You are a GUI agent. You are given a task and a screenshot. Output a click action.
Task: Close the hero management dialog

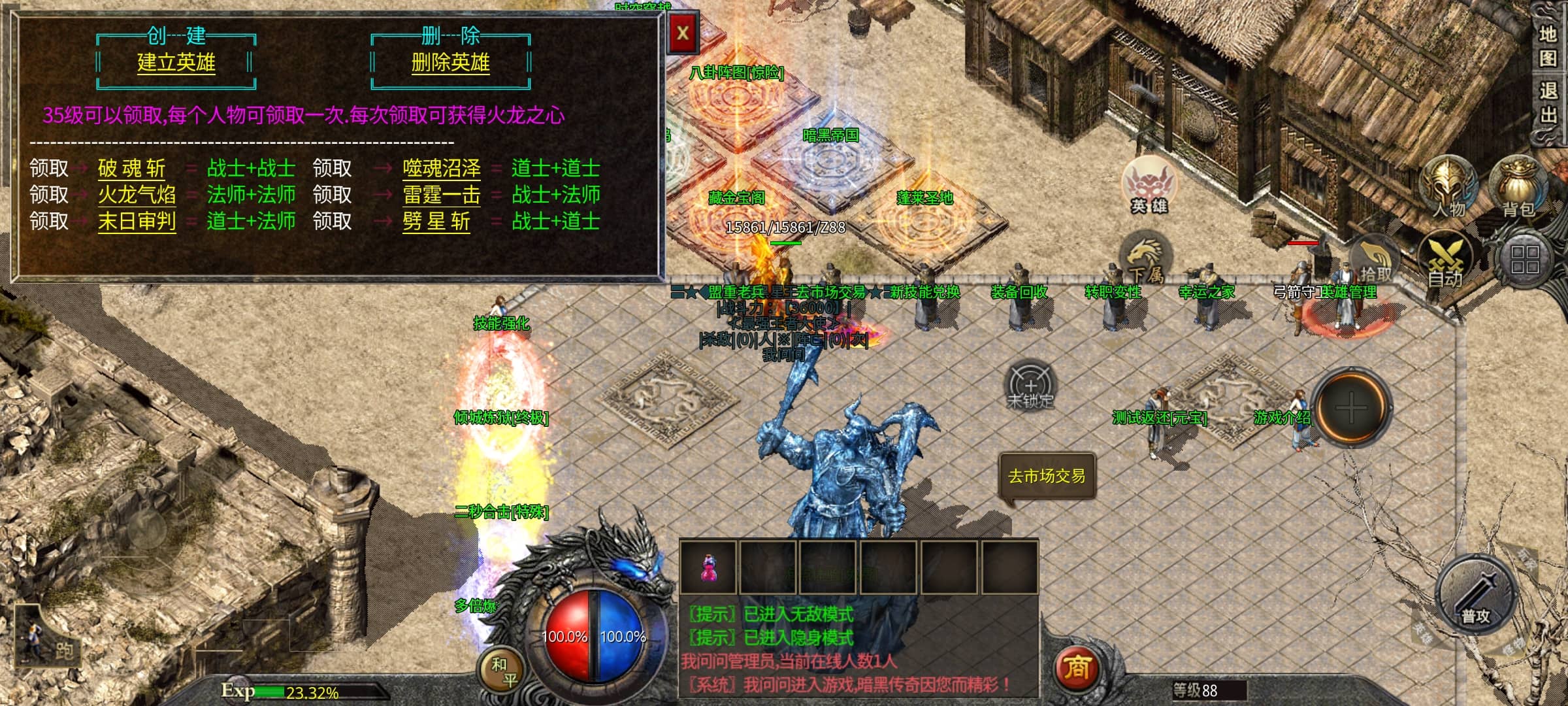point(683,34)
